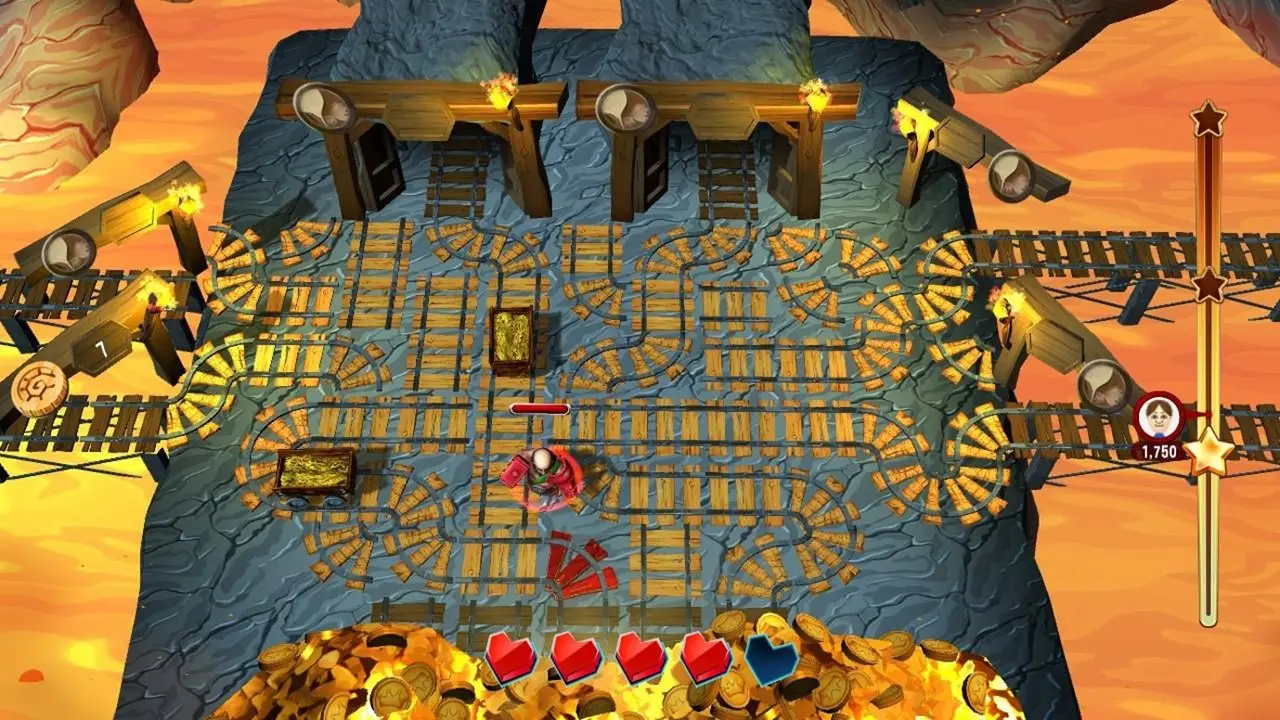Click the red timer bar above the miner

(x=540, y=409)
